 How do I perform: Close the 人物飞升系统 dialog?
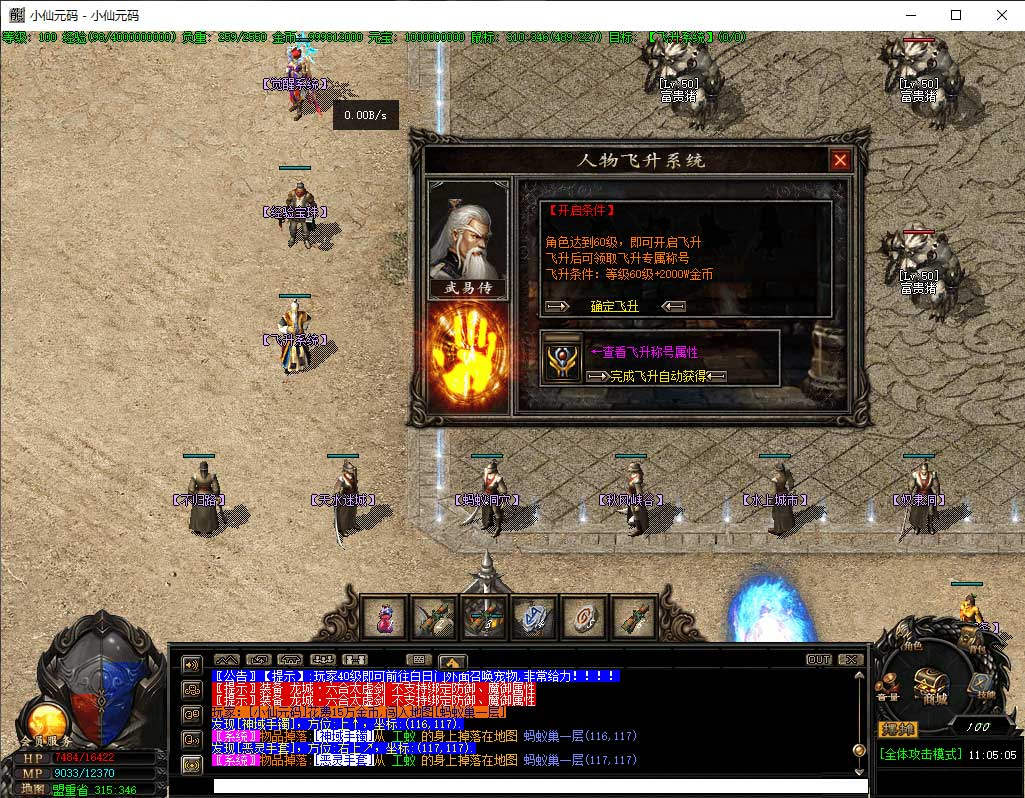tap(840, 160)
